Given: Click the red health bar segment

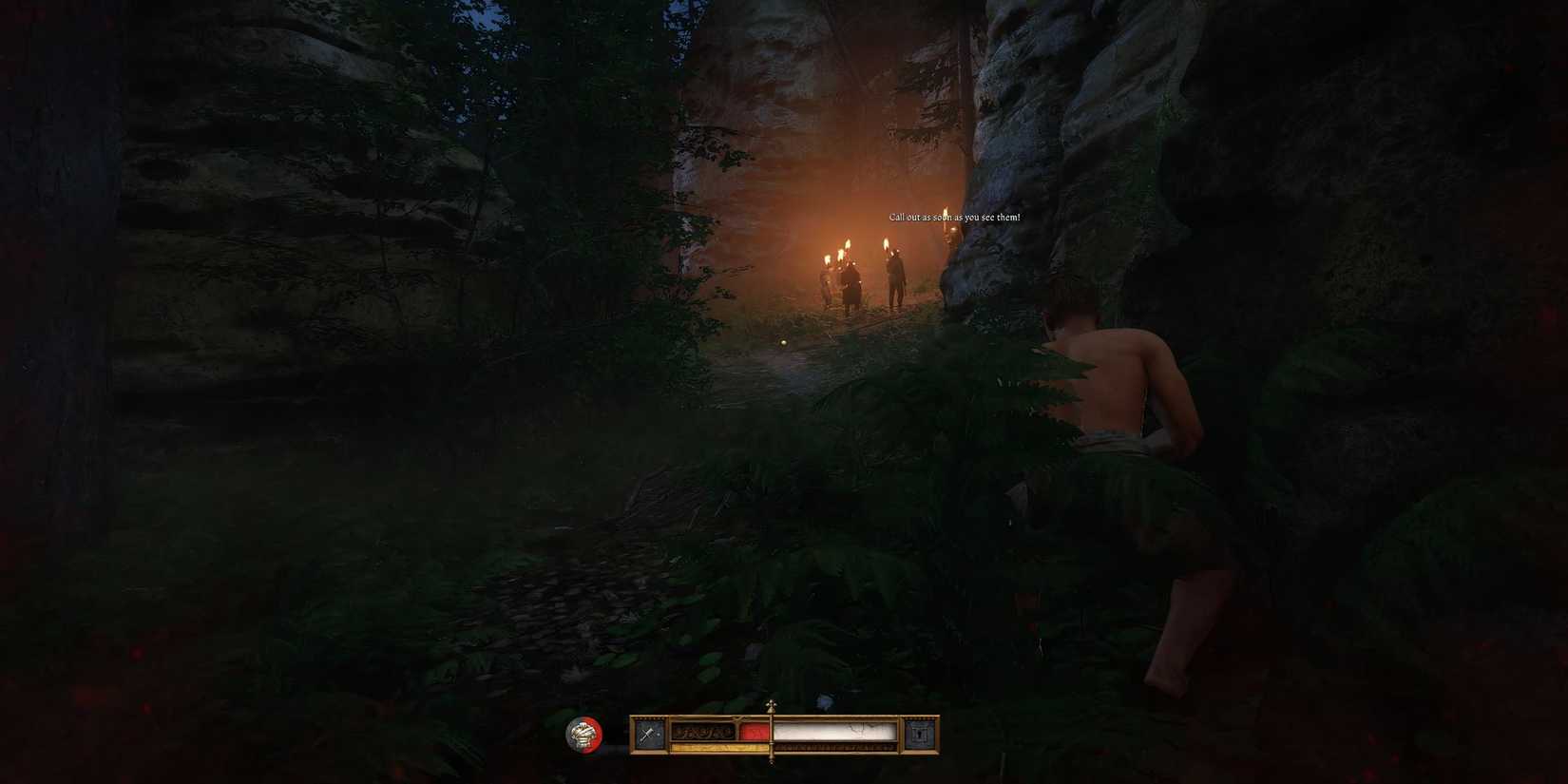Looking at the screenshot, I should pos(753,731).
